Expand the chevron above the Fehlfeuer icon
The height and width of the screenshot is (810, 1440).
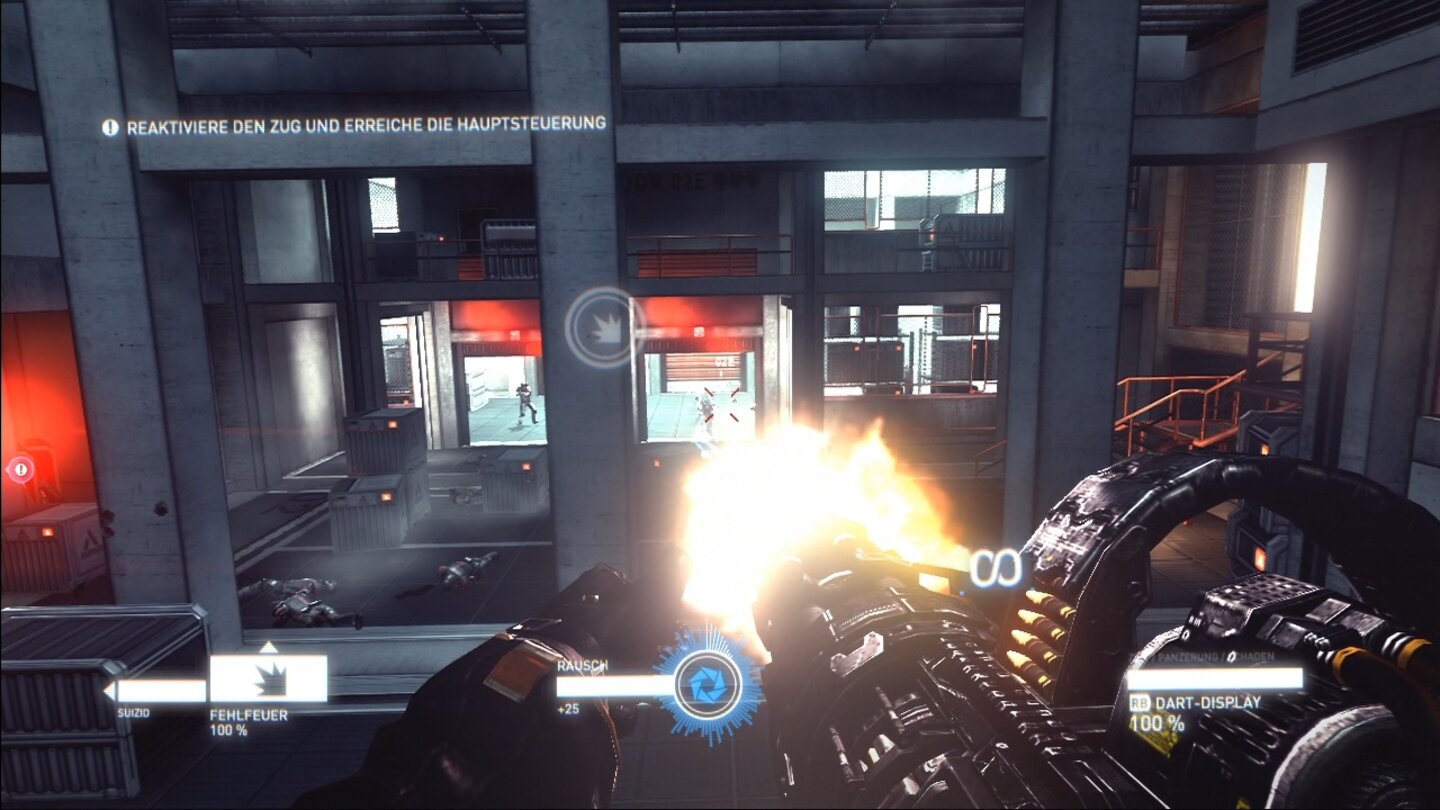pos(268,647)
